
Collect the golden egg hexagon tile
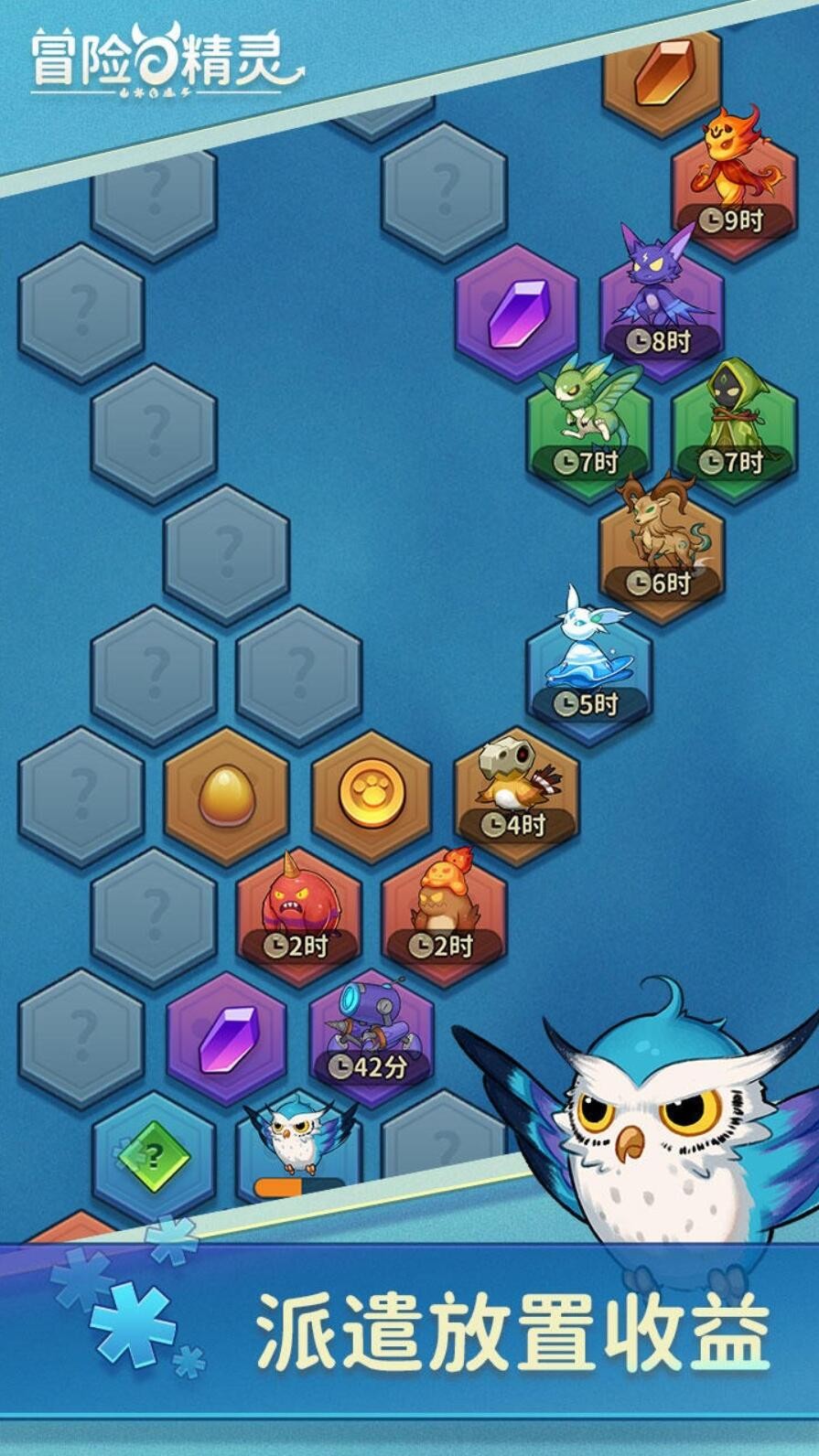226,794
